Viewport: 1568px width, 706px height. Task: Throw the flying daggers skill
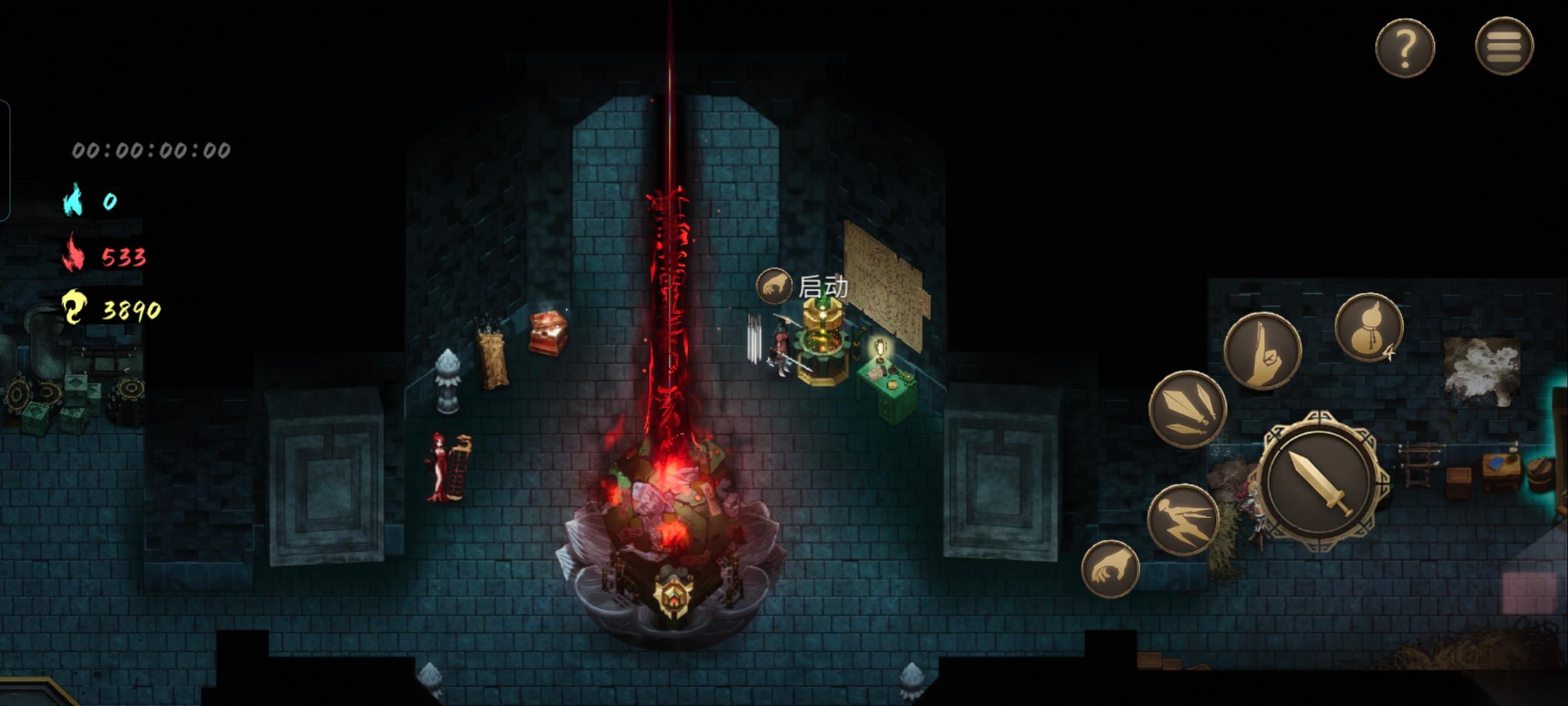(x=1187, y=409)
